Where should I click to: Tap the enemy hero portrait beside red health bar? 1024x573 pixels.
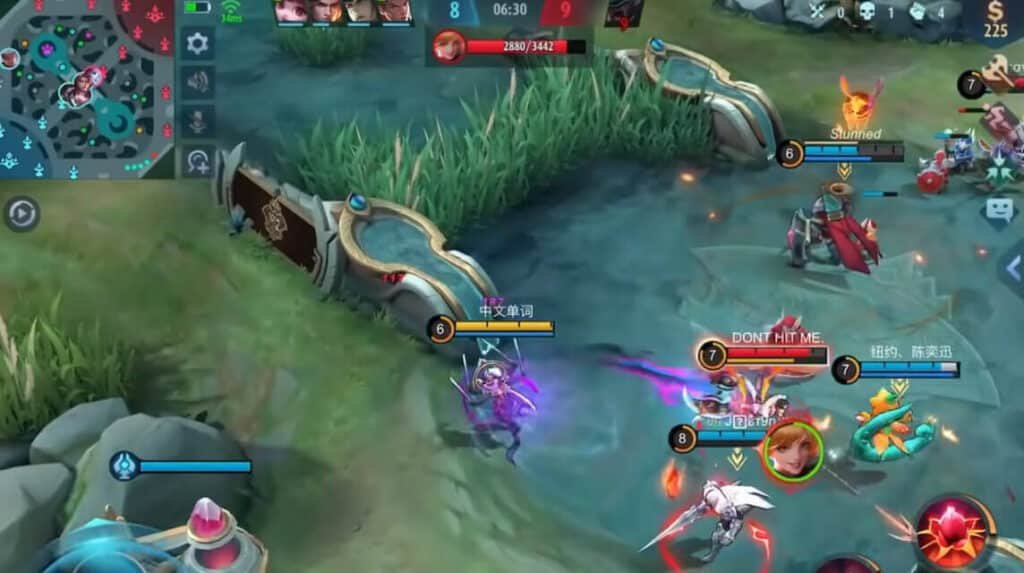[449, 47]
